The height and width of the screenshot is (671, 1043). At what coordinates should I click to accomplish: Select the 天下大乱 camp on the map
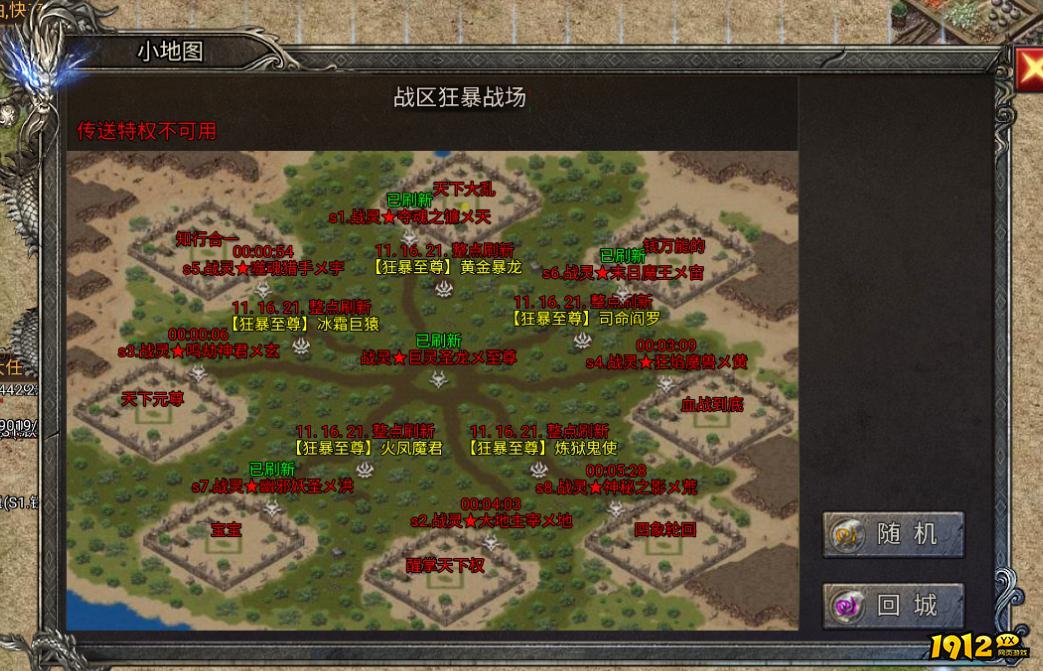tap(463, 187)
